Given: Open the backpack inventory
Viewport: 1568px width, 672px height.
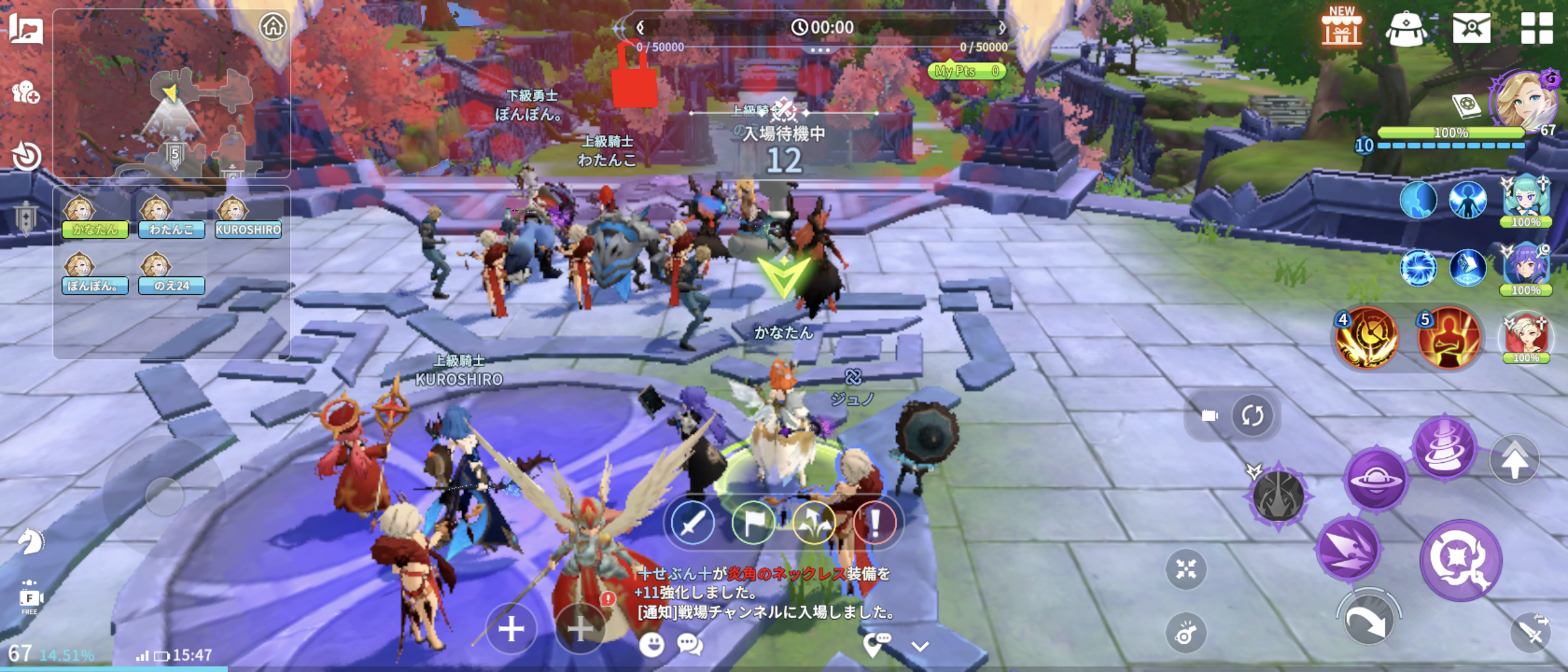Looking at the screenshot, I should [x=1406, y=29].
